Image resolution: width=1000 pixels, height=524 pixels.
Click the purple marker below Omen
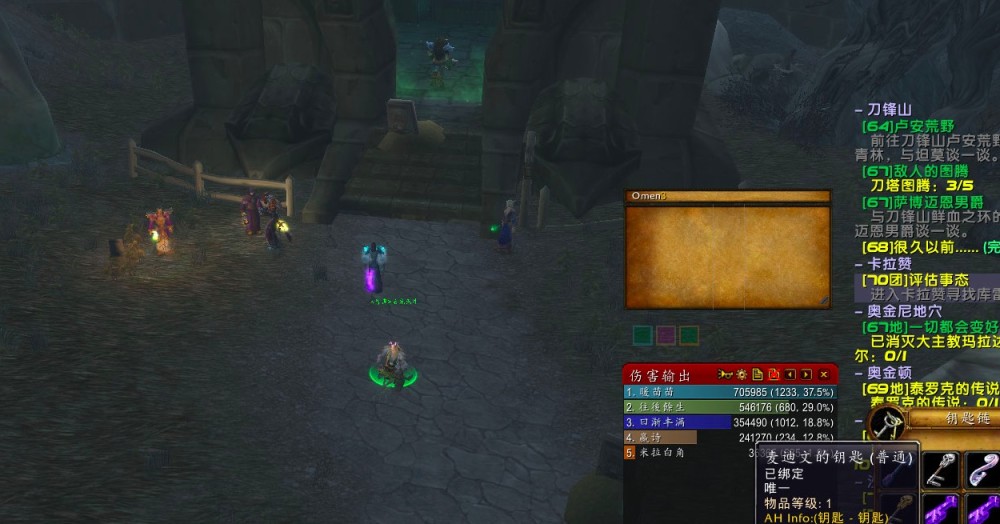click(665, 335)
